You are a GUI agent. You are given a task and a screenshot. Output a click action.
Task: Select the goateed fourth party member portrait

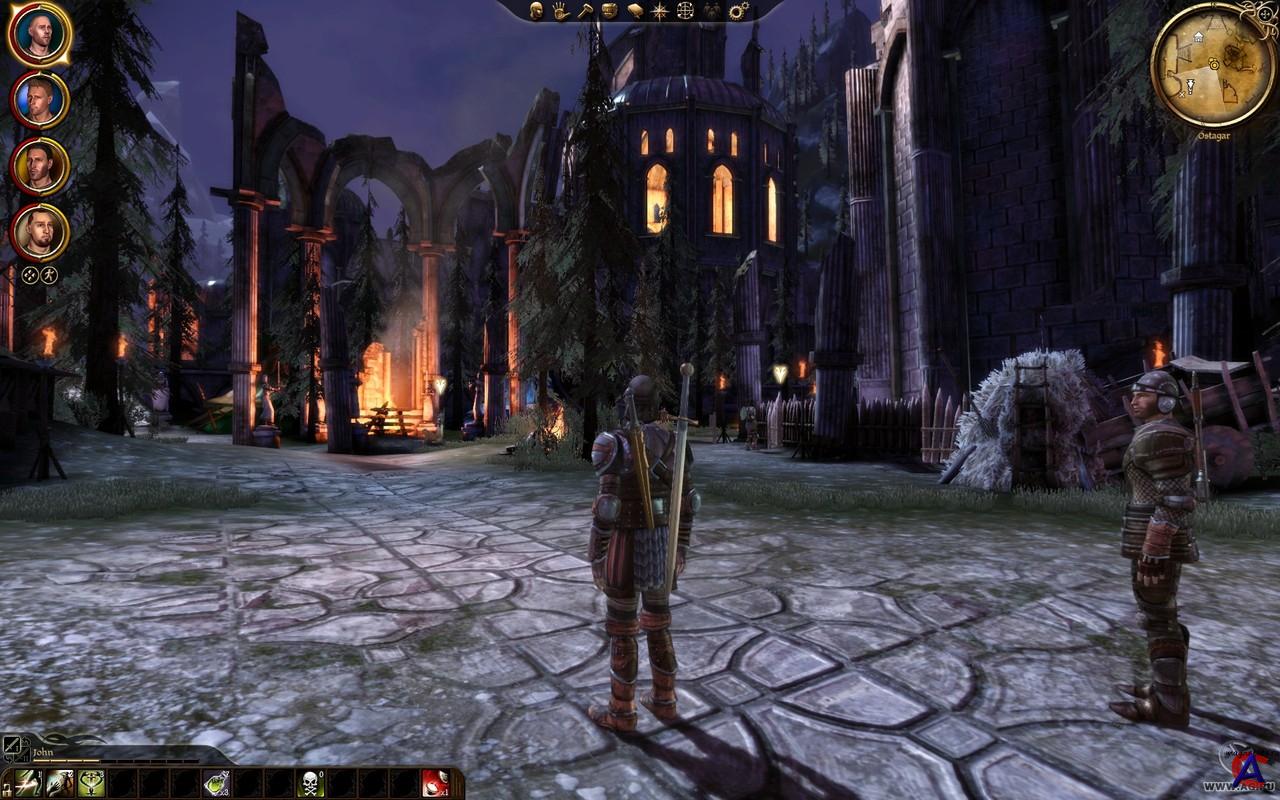40,232
